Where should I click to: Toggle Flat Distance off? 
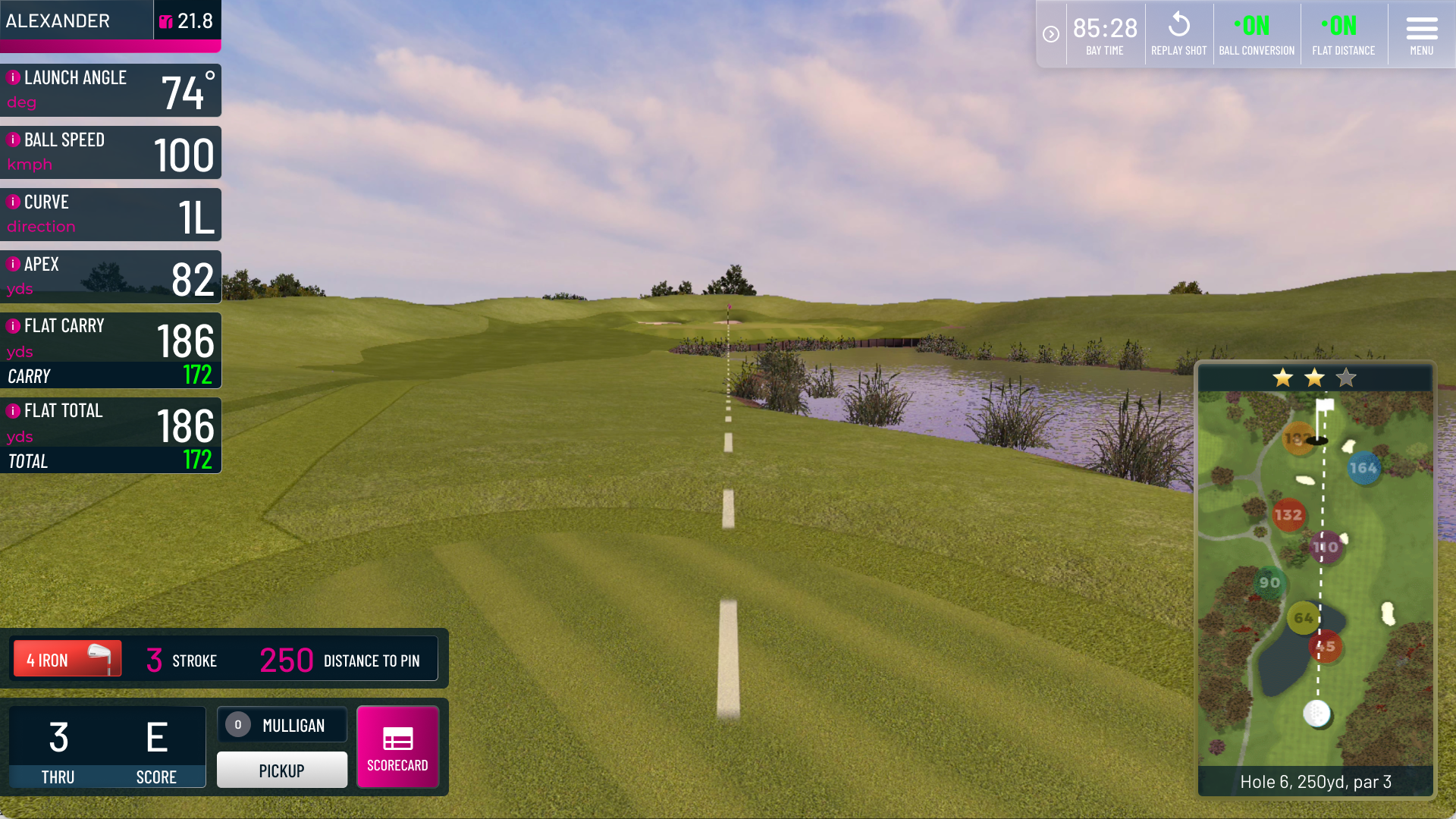tap(1343, 35)
